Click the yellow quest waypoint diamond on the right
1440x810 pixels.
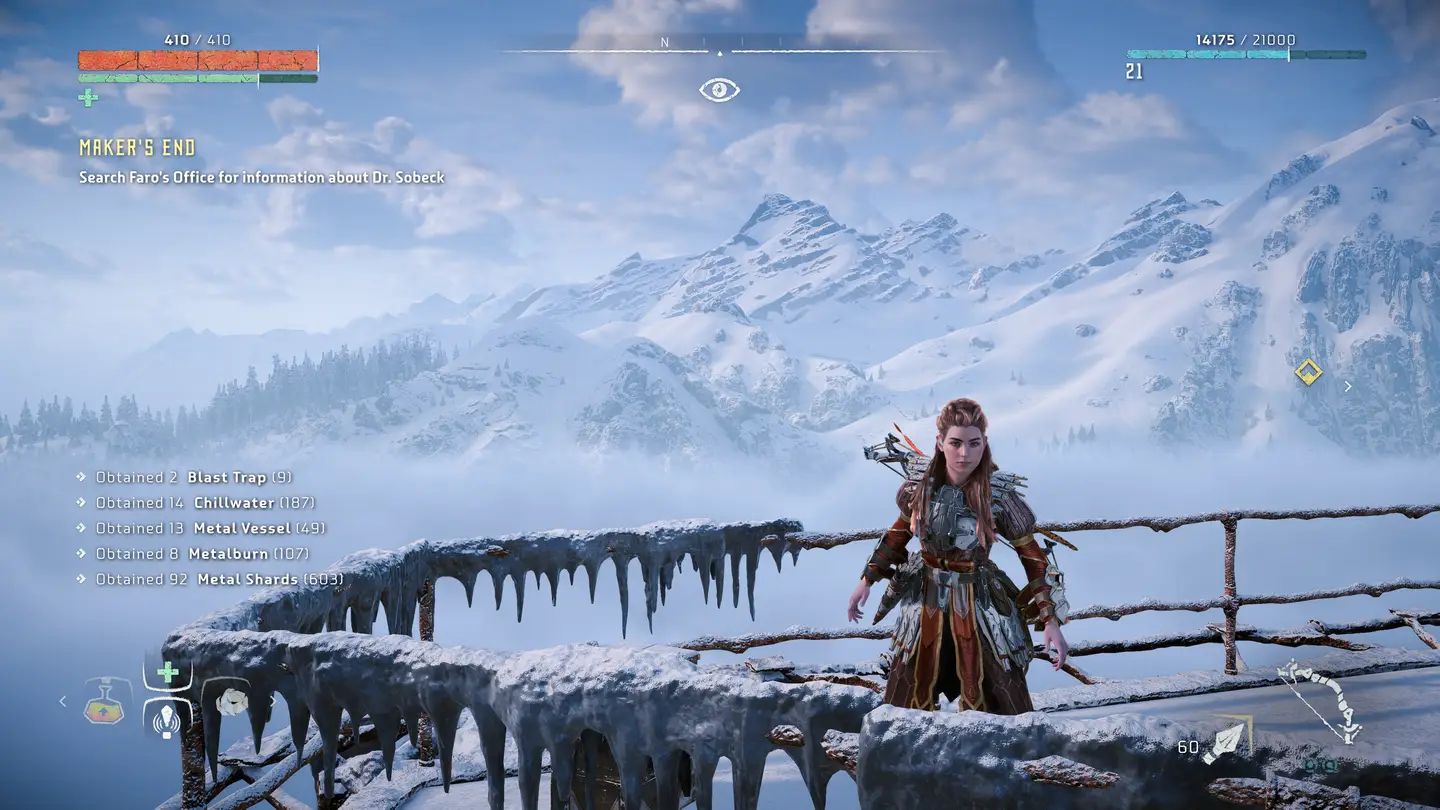(1310, 372)
